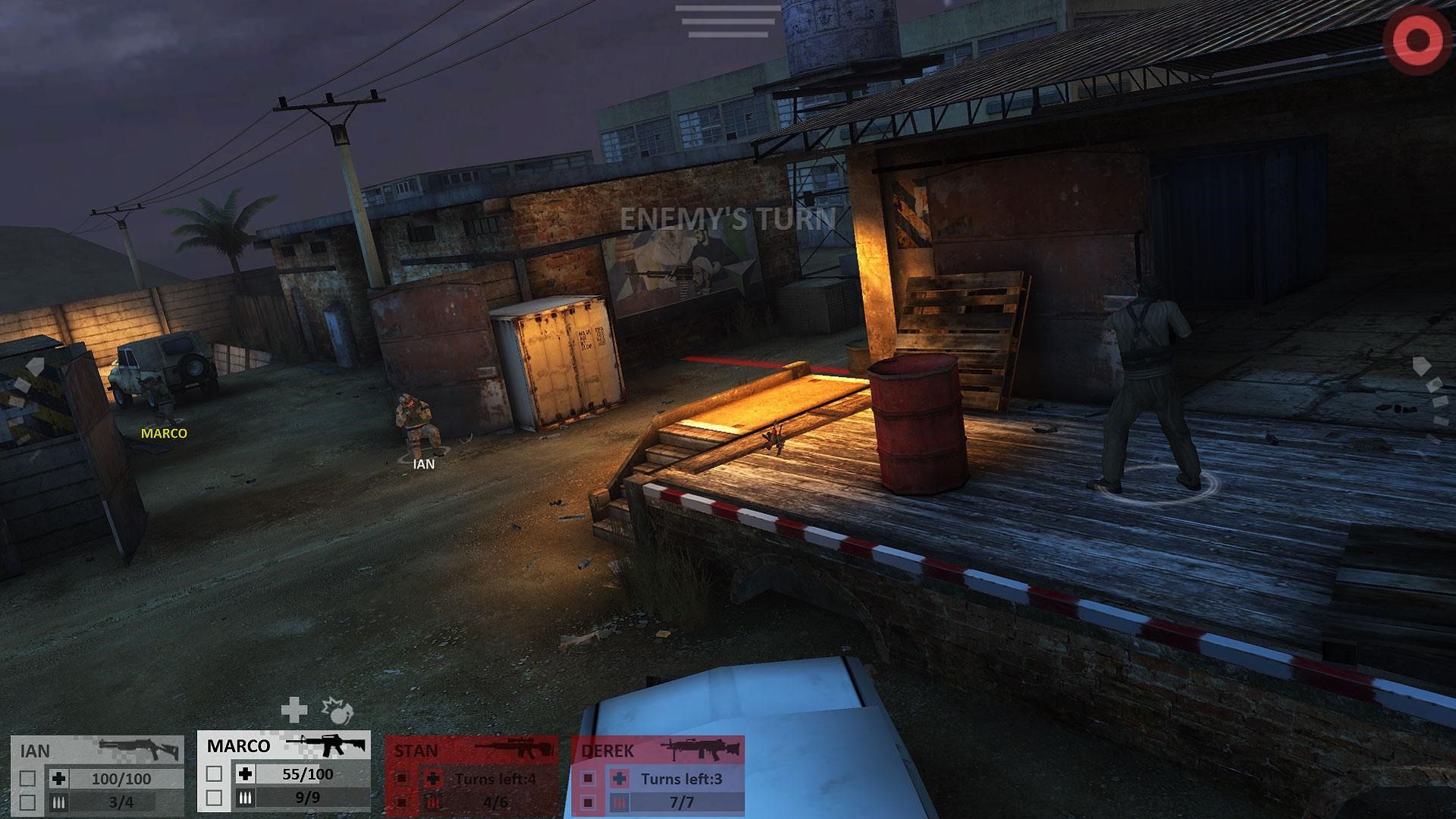Click the ammo magazine icon on Marco's panel
Screen dimensions: 1456x819
tap(245, 795)
